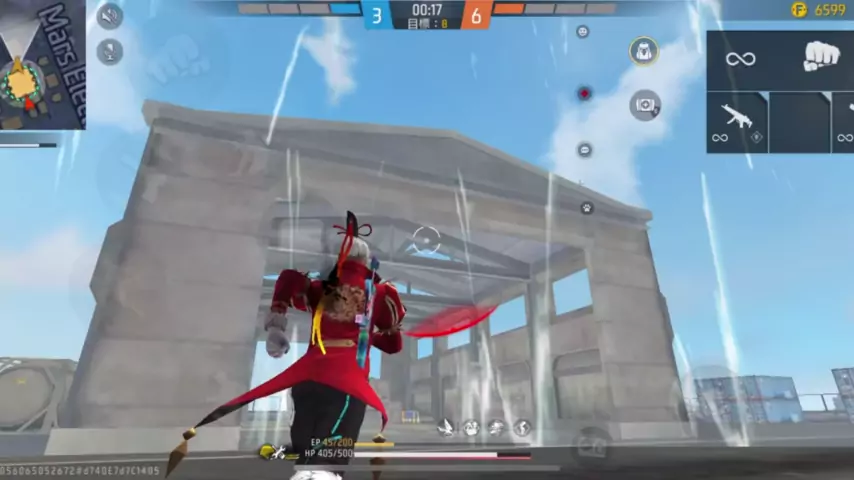
Task: Toggle the microphone voice chat icon
Action: [x=109, y=52]
